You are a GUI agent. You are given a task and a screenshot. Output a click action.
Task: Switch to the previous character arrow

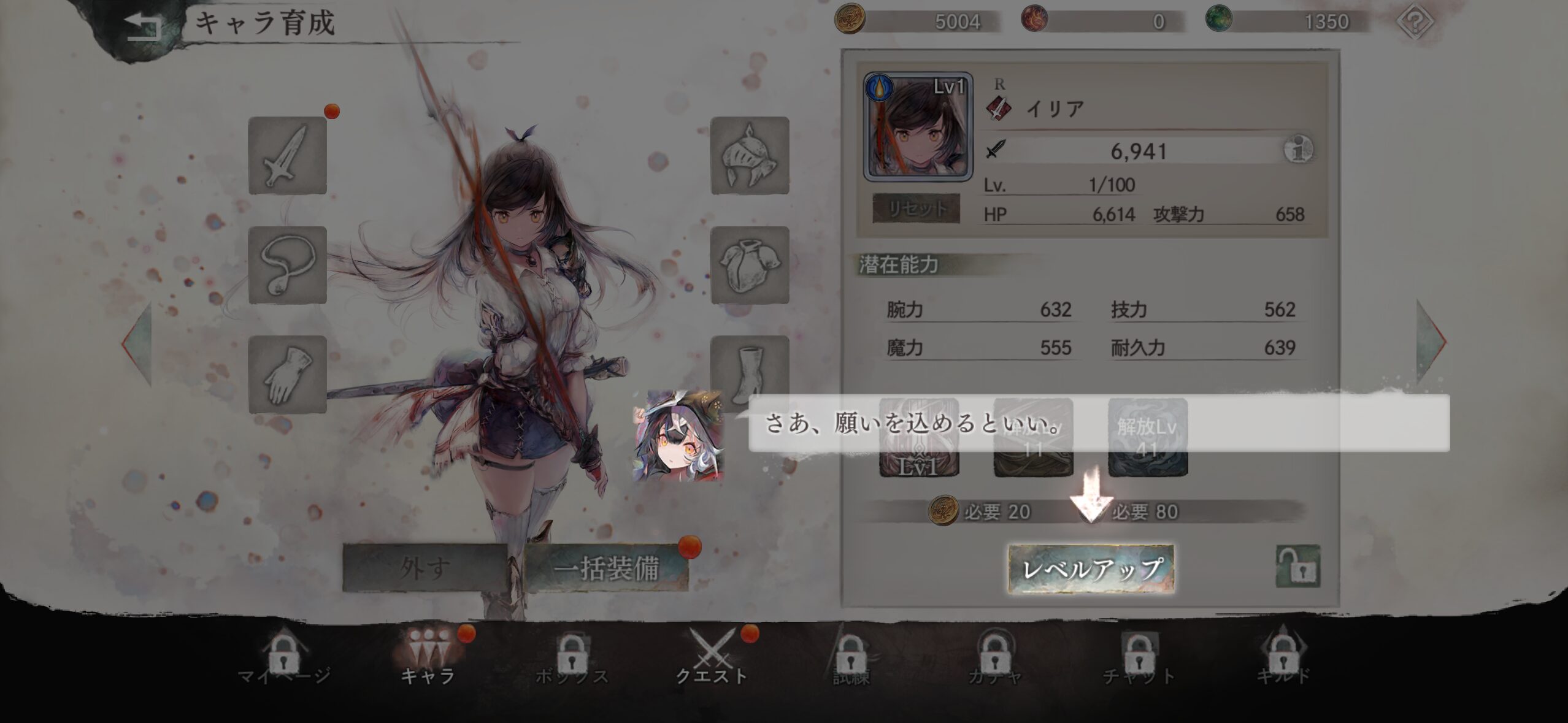(x=137, y=342)
